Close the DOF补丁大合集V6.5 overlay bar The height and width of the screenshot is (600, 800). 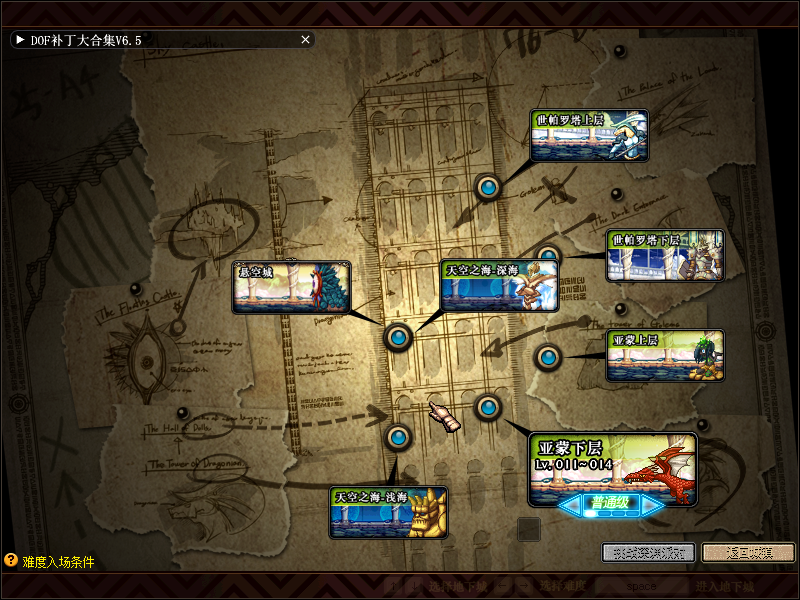tap(306, 40)
